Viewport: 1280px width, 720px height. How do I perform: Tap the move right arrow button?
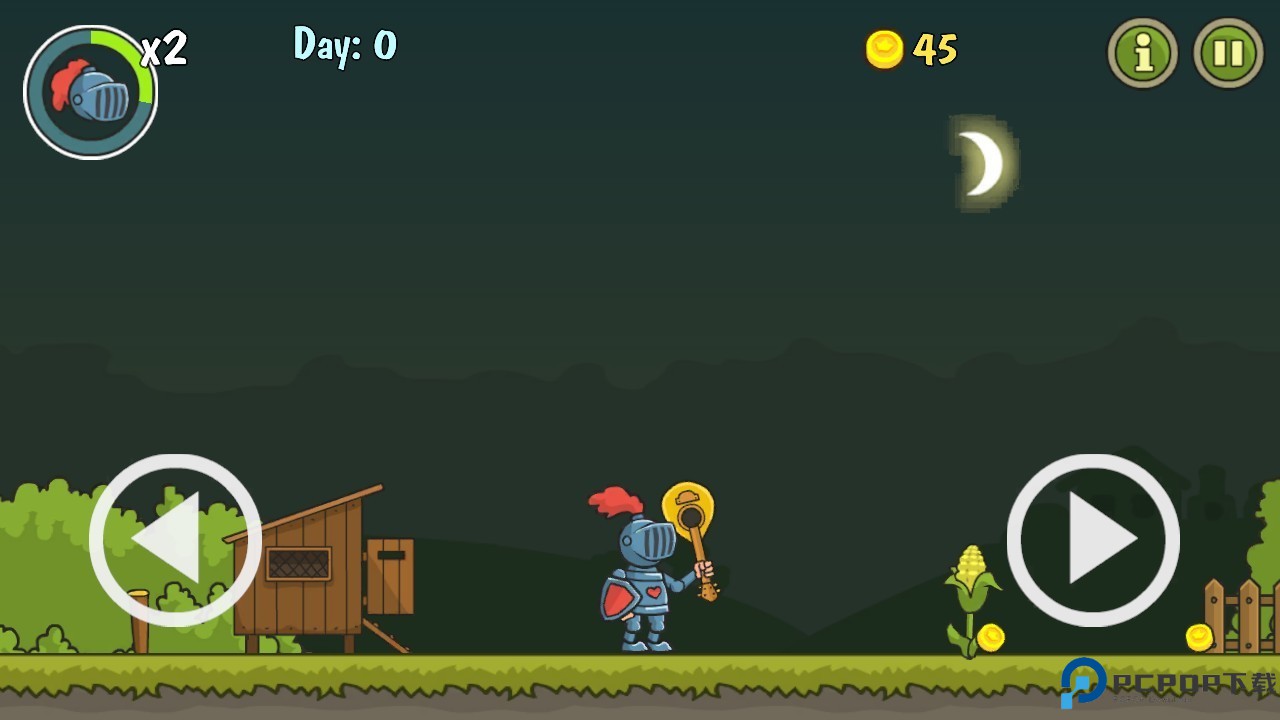click(x=1093, y=540)
